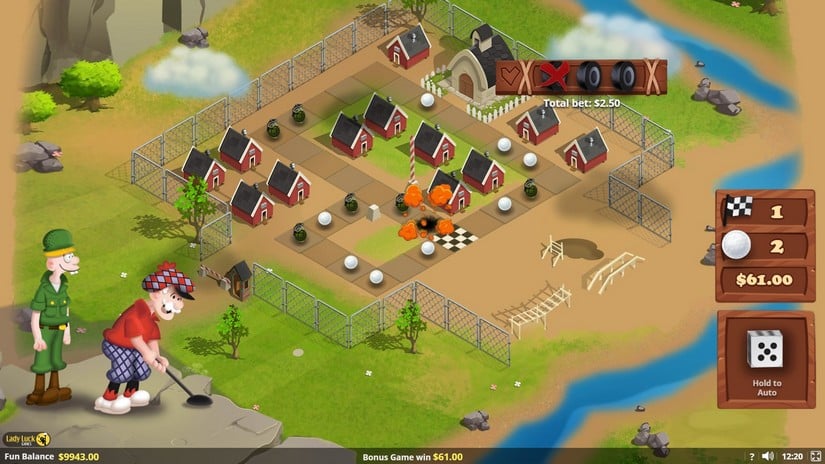Toggle the sound speaker icon
Screen dimensions: 825x464
click(x=767, y=456)
